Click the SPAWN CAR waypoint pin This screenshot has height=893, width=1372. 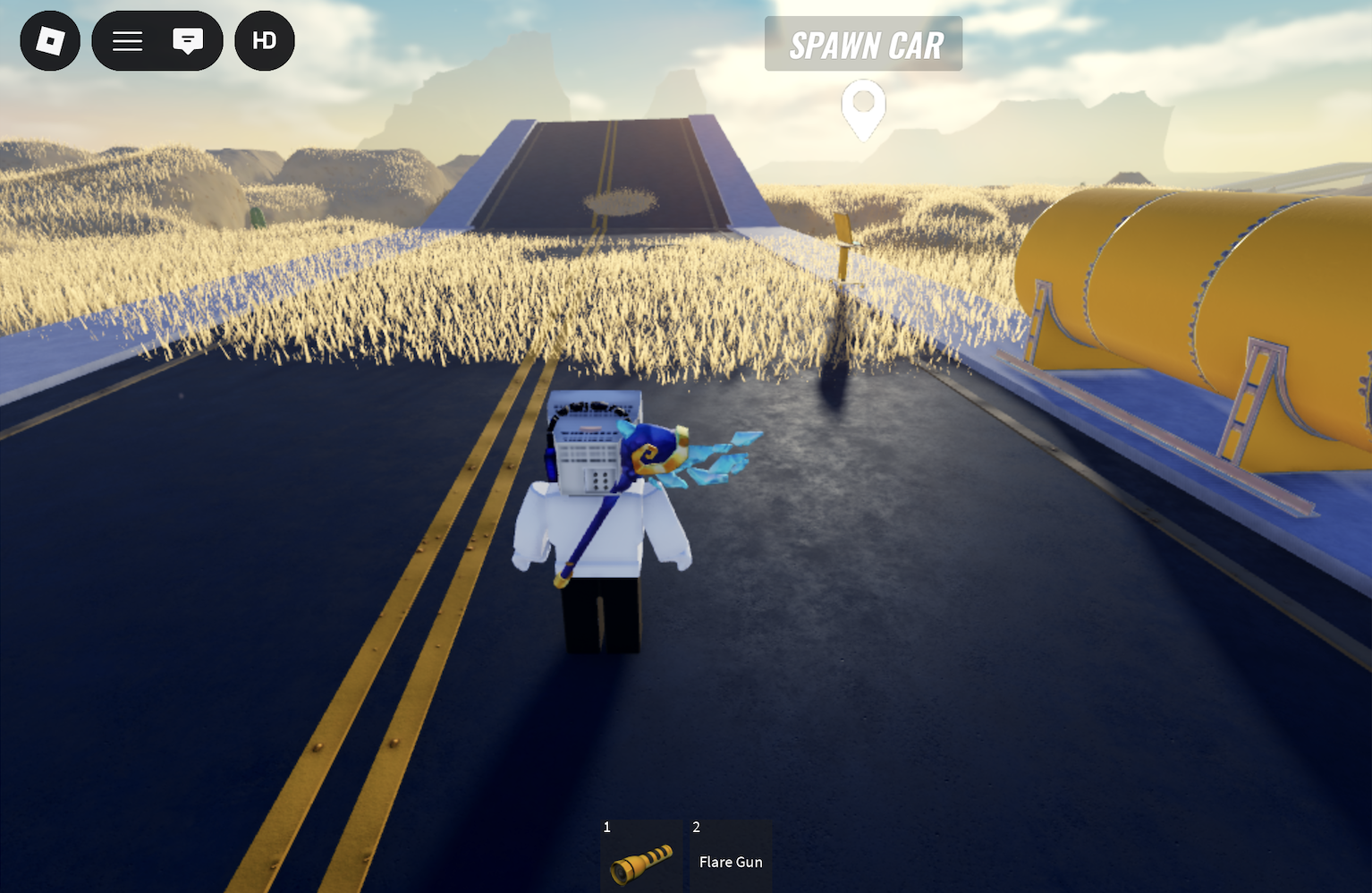click(862, 107)
